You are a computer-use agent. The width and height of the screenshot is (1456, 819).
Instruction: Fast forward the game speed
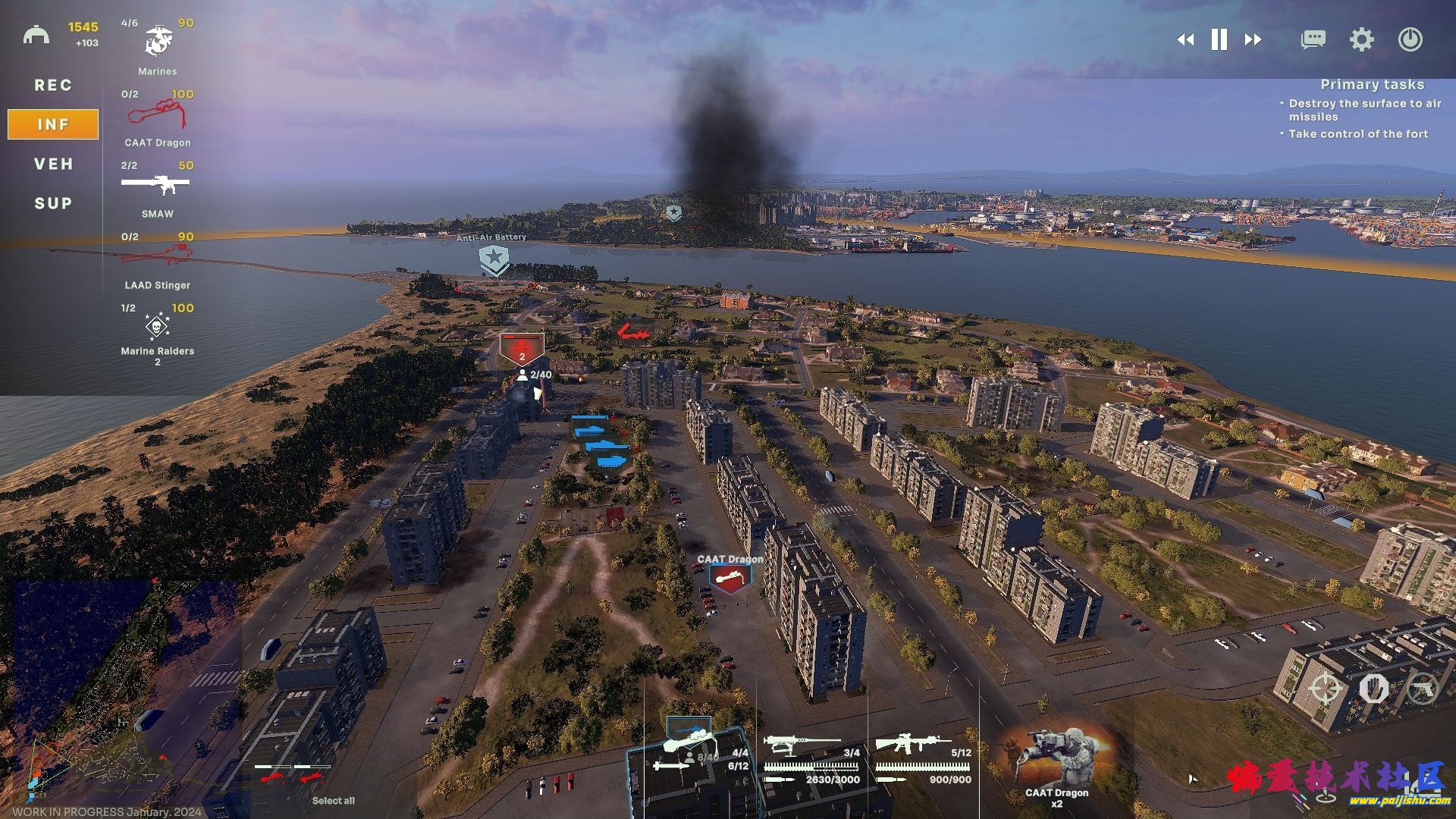click(x=1253, y=40)
